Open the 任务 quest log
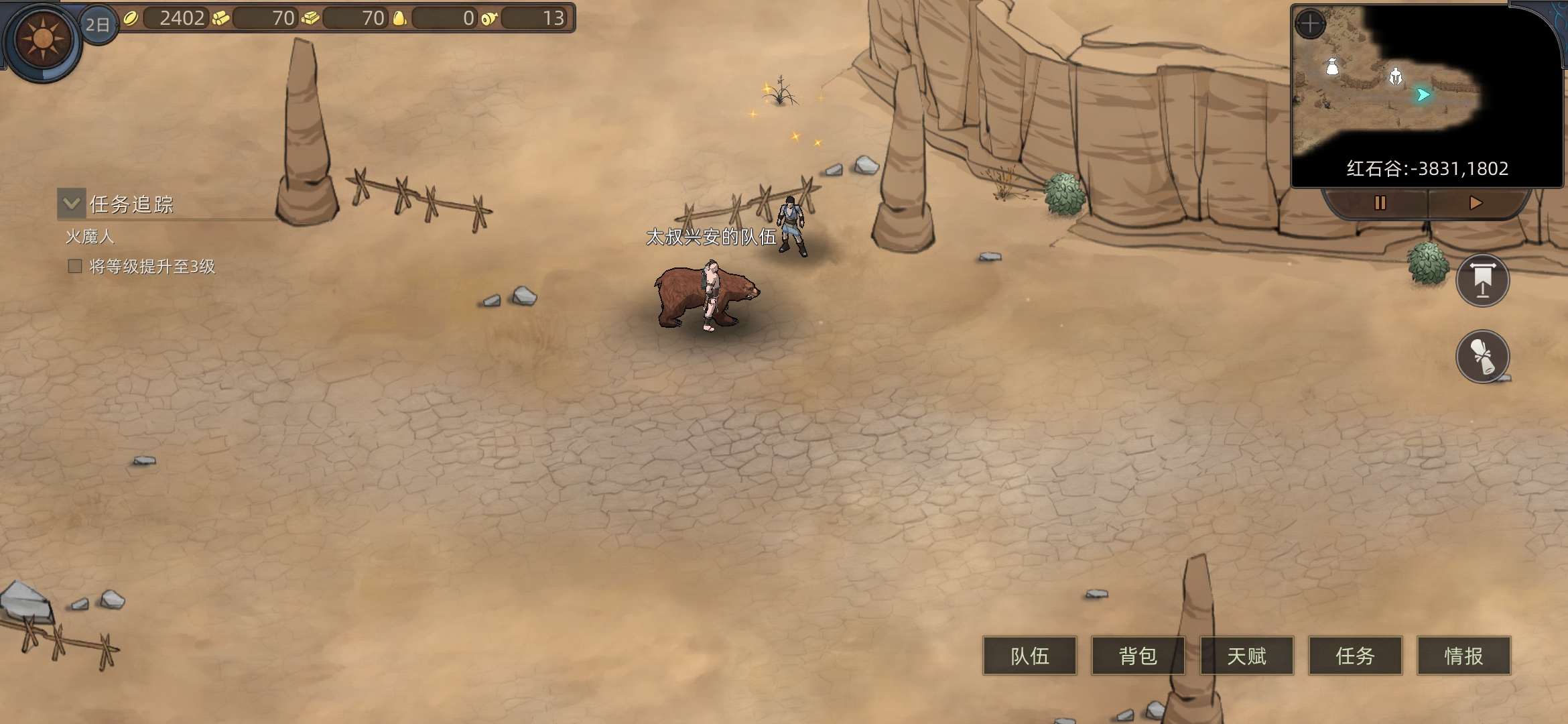 (x=1355, y=656)
